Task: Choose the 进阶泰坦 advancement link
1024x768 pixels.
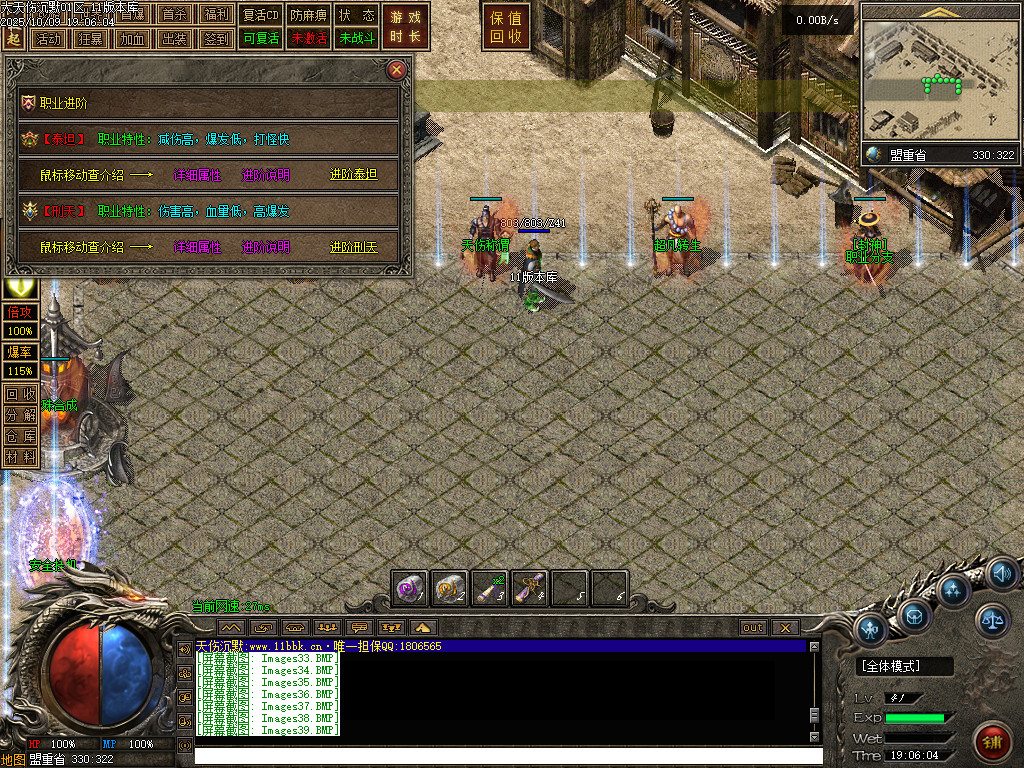Action: (354, 175)
